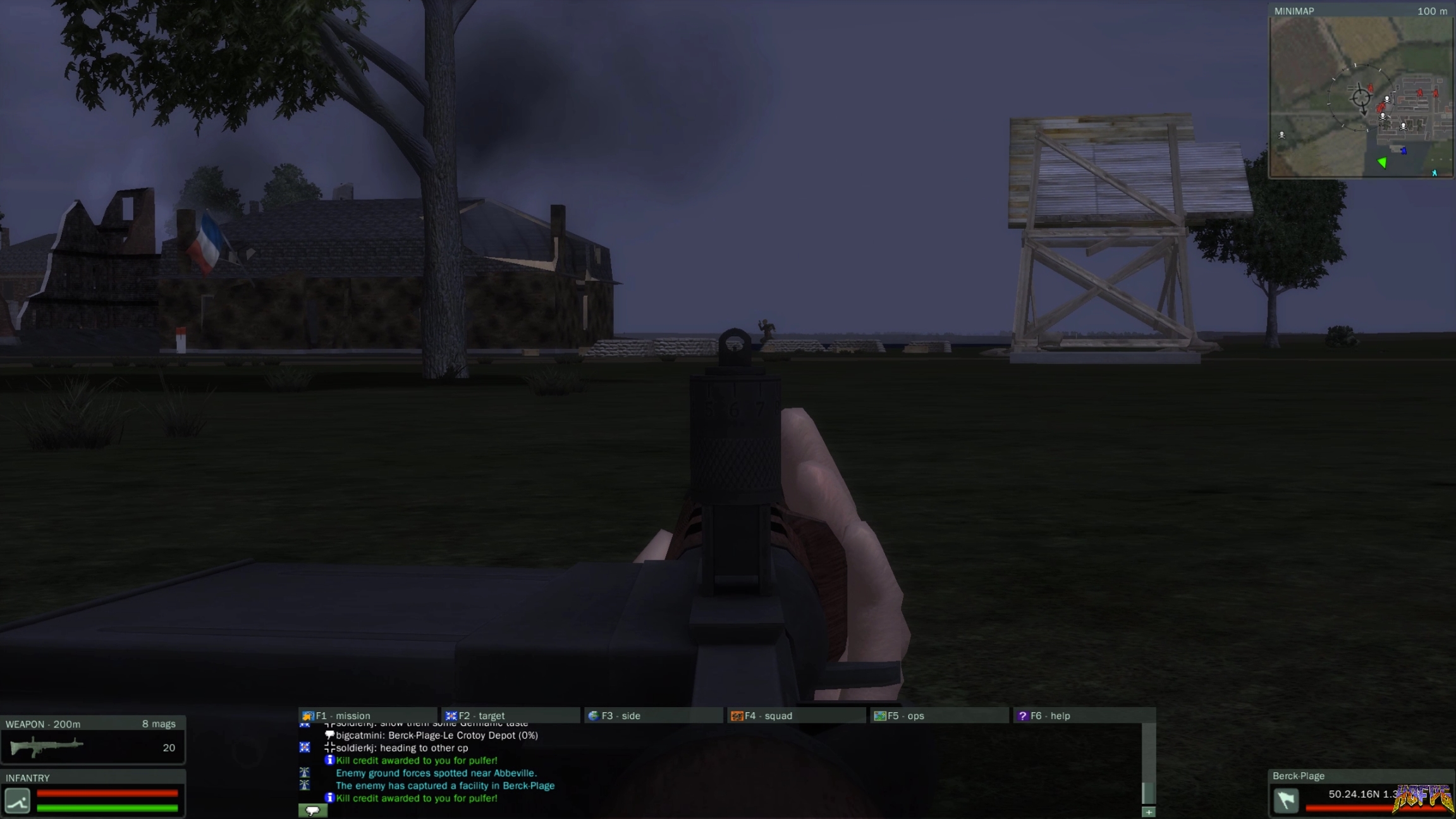The height and width of the screenshot is (819, 1456).
Task: Click the globe icon on the F3 side tab
Action: 593,715
